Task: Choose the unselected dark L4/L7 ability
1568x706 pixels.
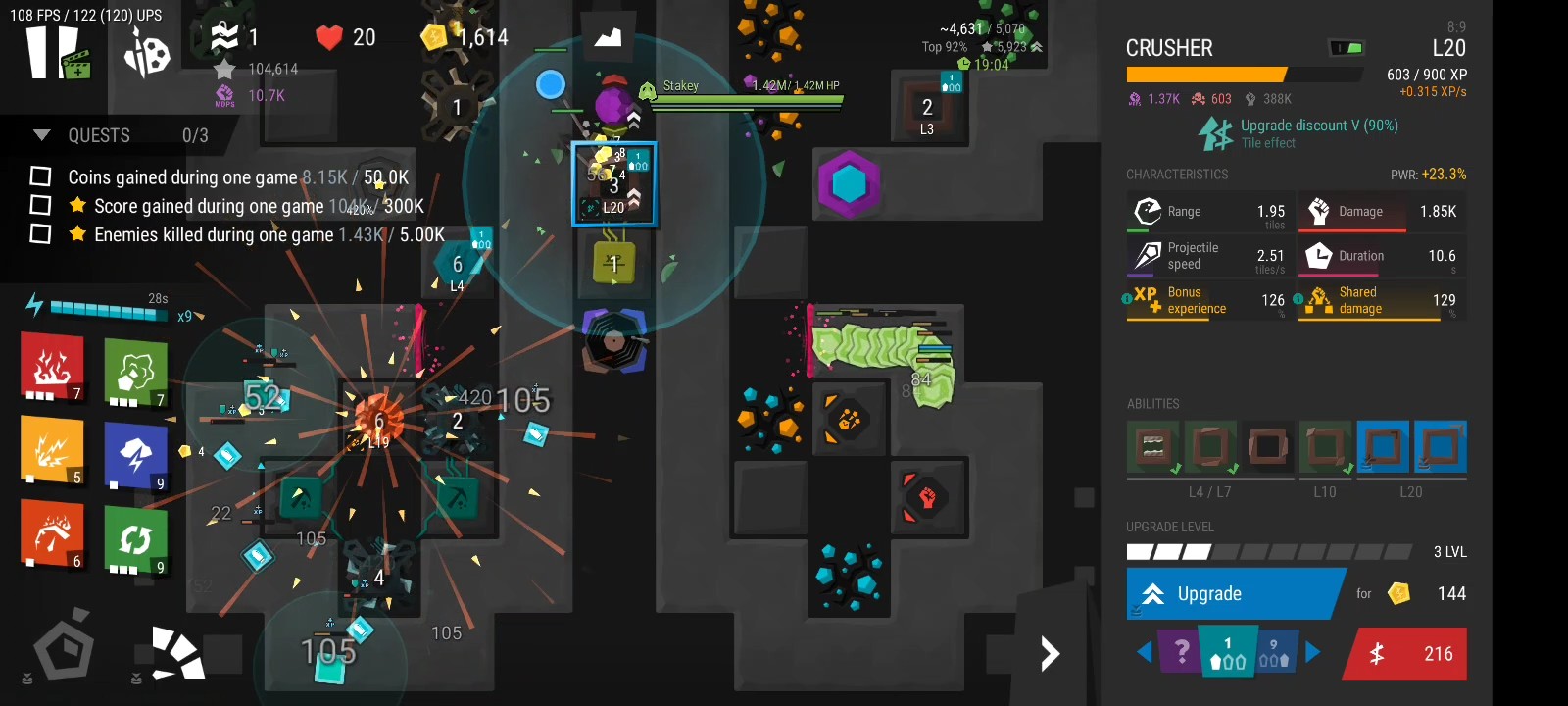Action: tap(1266, 446)
